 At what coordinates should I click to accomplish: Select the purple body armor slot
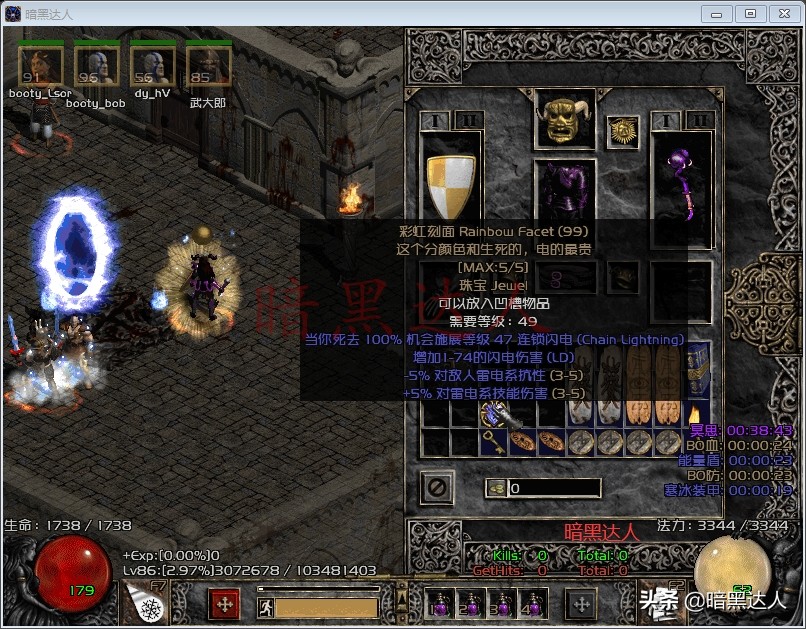(x=564, y=199)
